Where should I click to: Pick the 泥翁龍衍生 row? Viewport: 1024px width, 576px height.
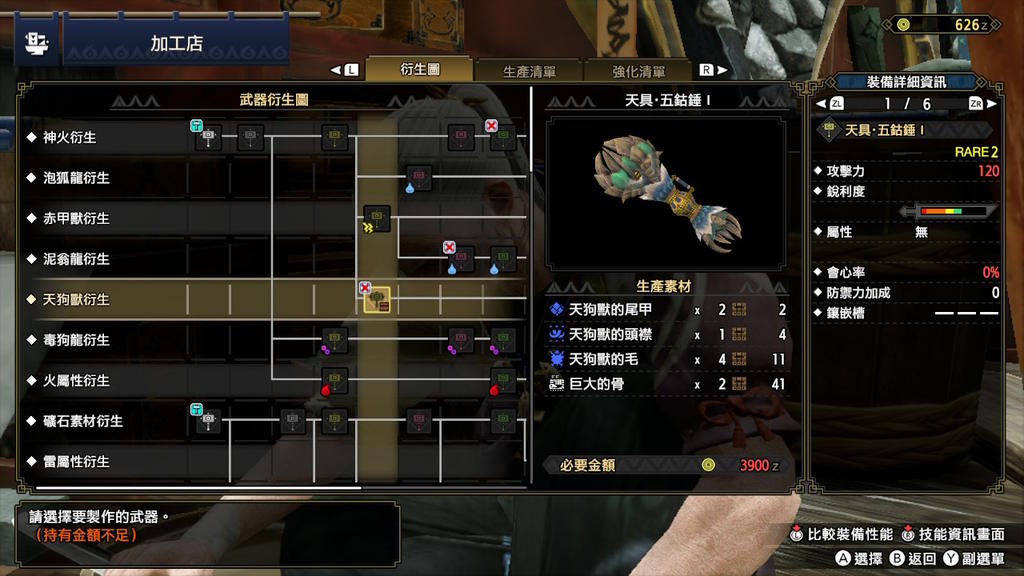tap(76, 259)
